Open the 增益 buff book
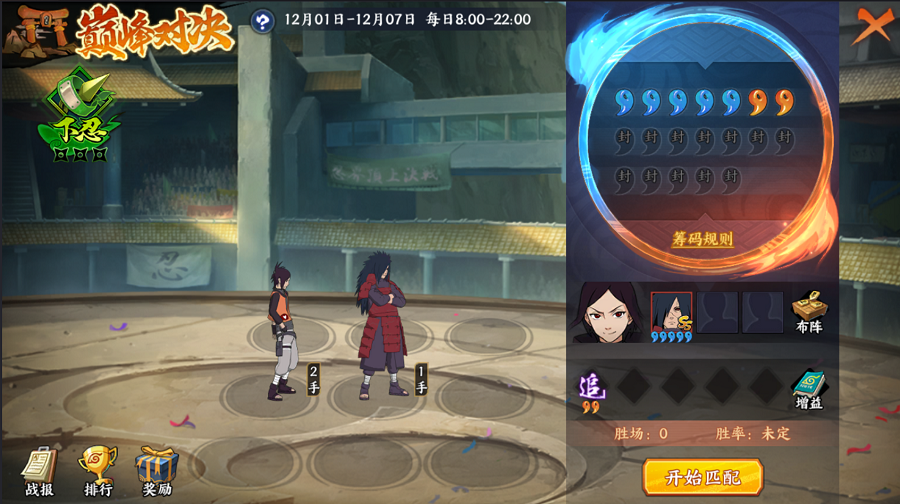The image size is (900, 504). (808, 389)
